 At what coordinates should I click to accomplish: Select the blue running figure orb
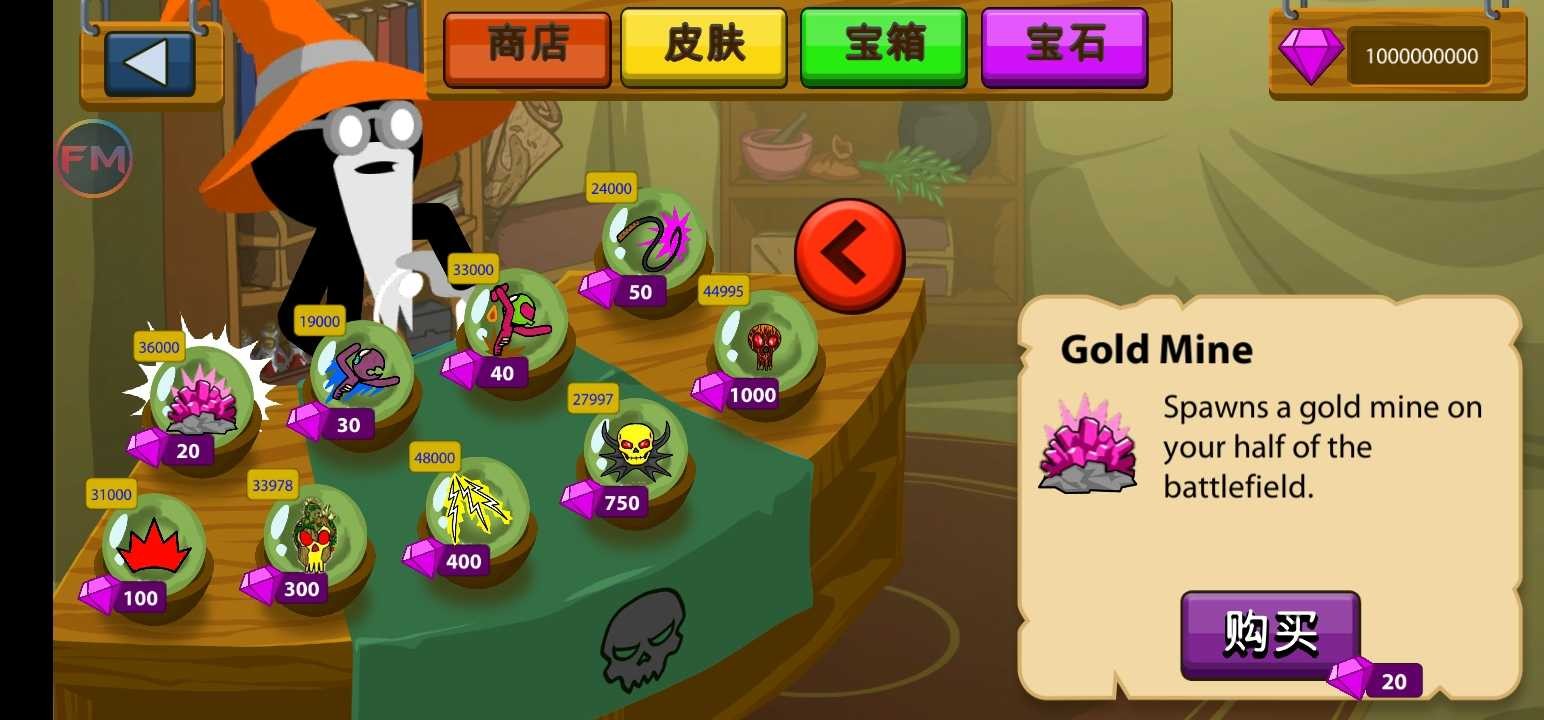362,370
